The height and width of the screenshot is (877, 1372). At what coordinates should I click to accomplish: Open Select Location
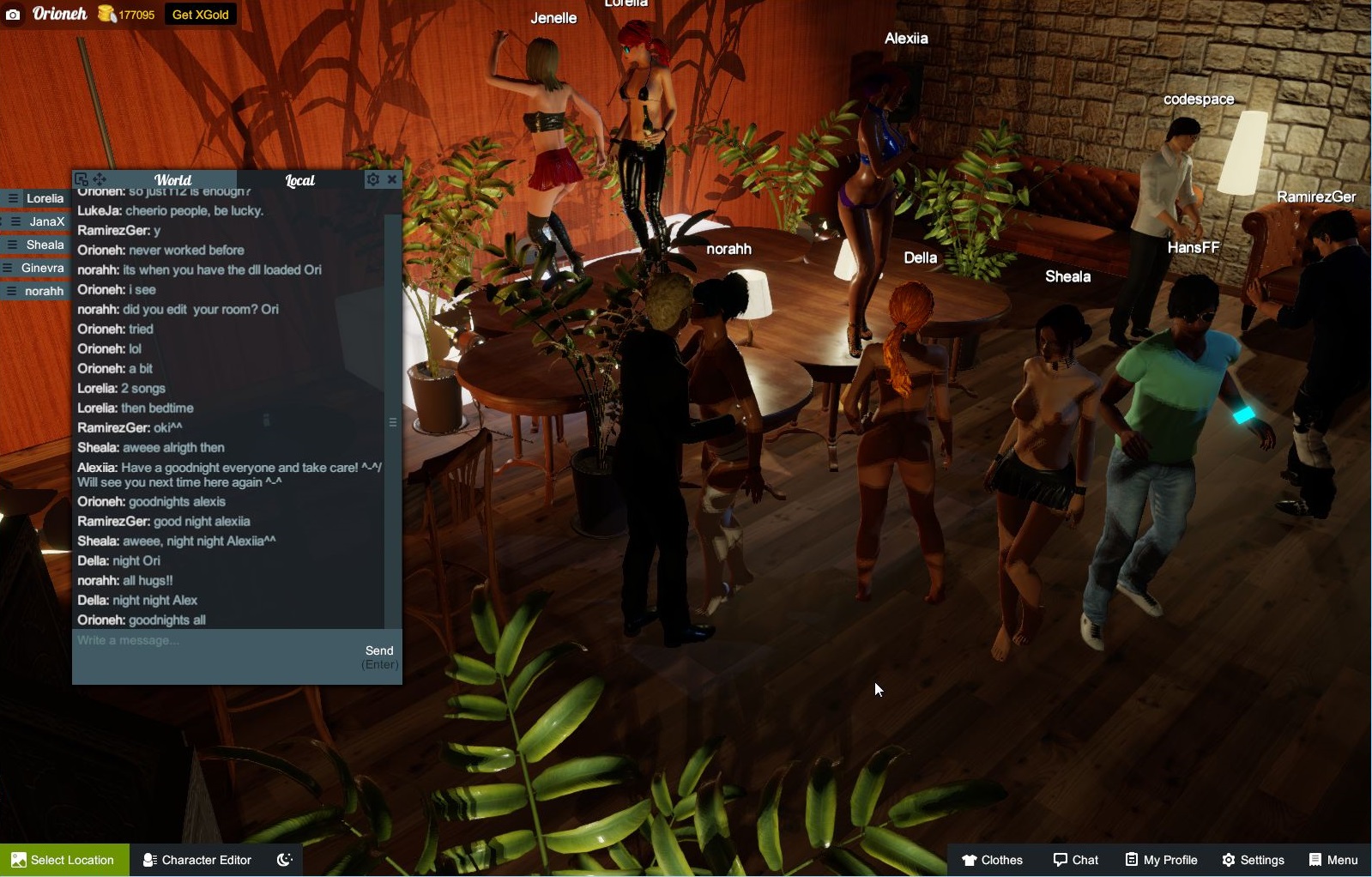click(63, 859)
